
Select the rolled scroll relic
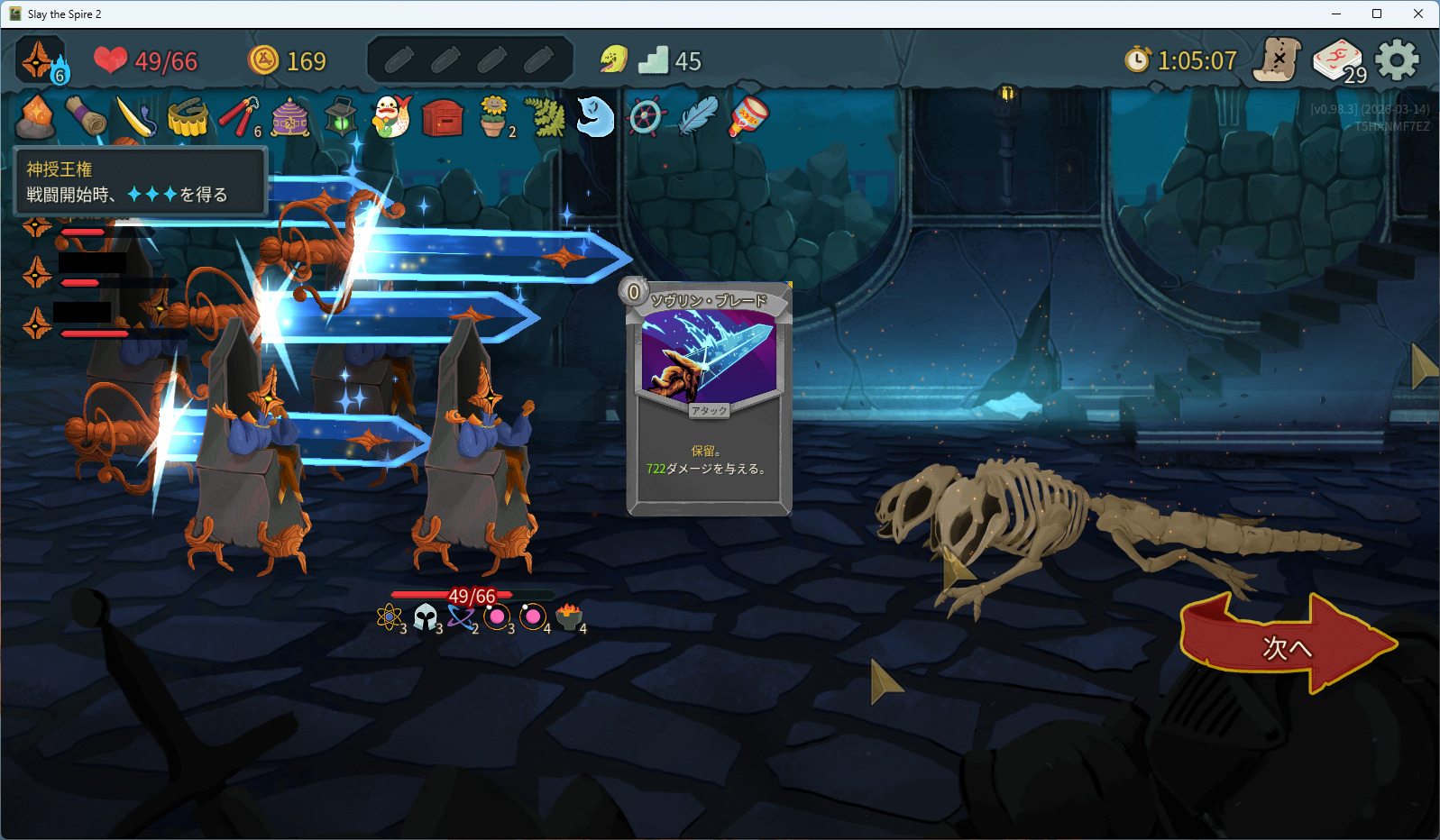click(87, 117)
